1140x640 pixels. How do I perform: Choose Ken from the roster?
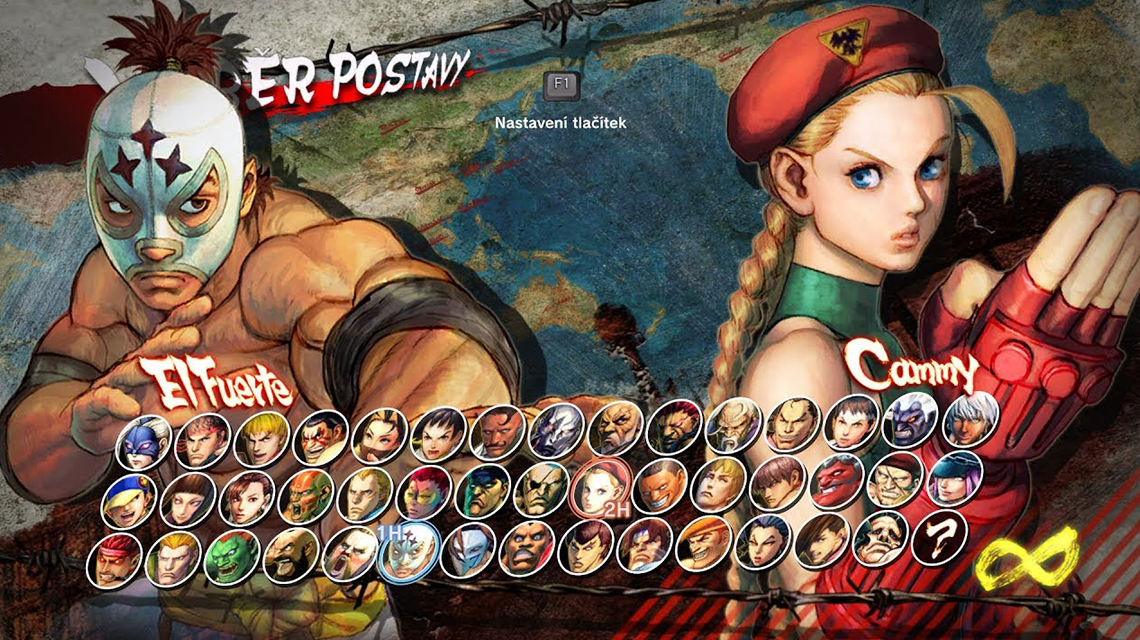262,439
